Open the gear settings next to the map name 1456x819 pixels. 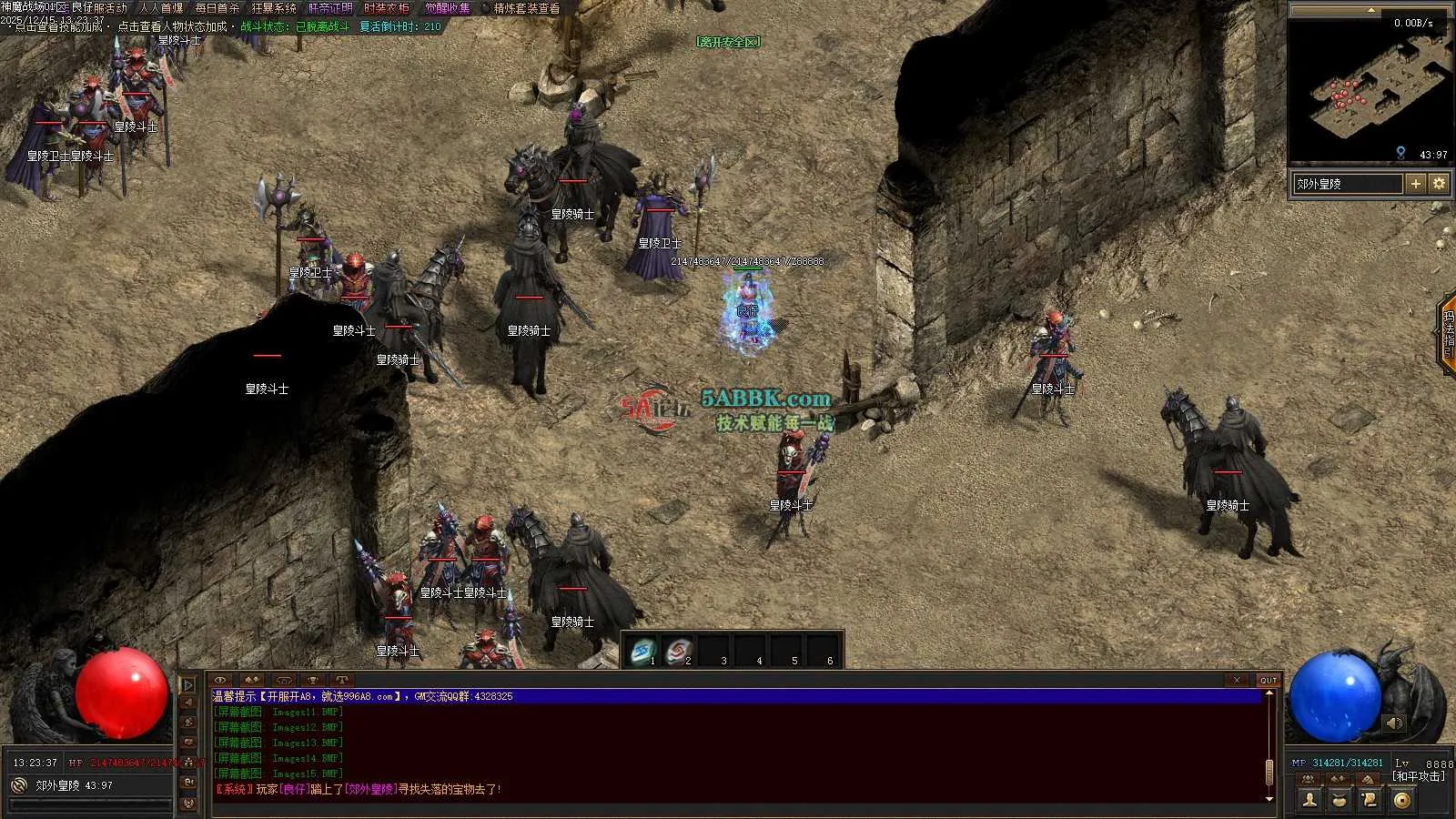click(1439, 184)
